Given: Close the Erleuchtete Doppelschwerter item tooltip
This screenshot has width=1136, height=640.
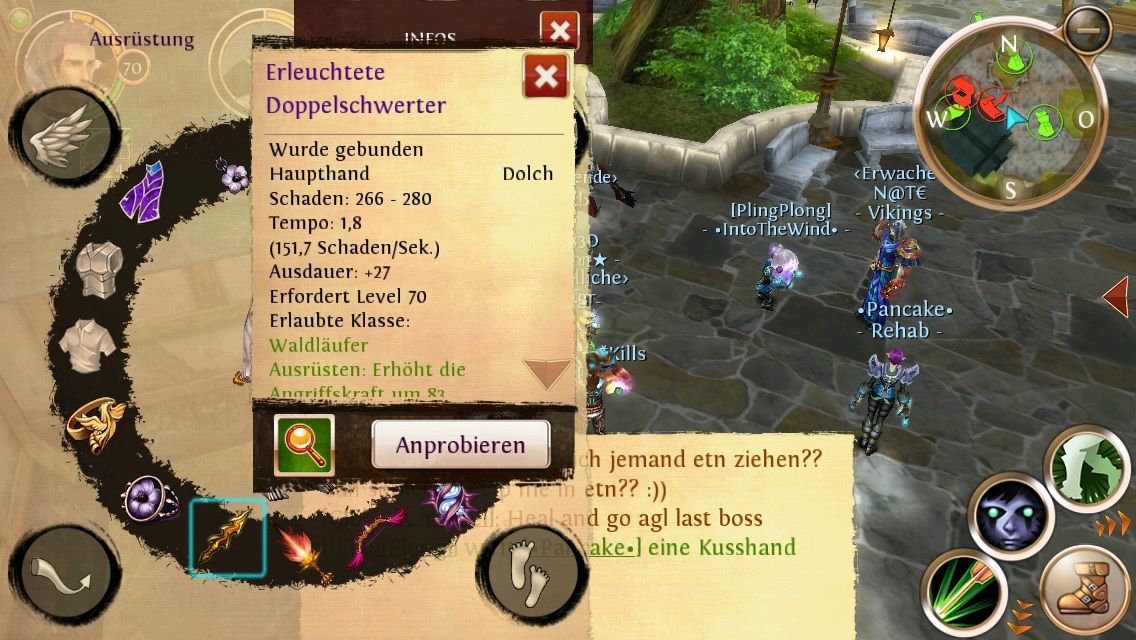Looking at the screenshot, I should pos(546,77).
